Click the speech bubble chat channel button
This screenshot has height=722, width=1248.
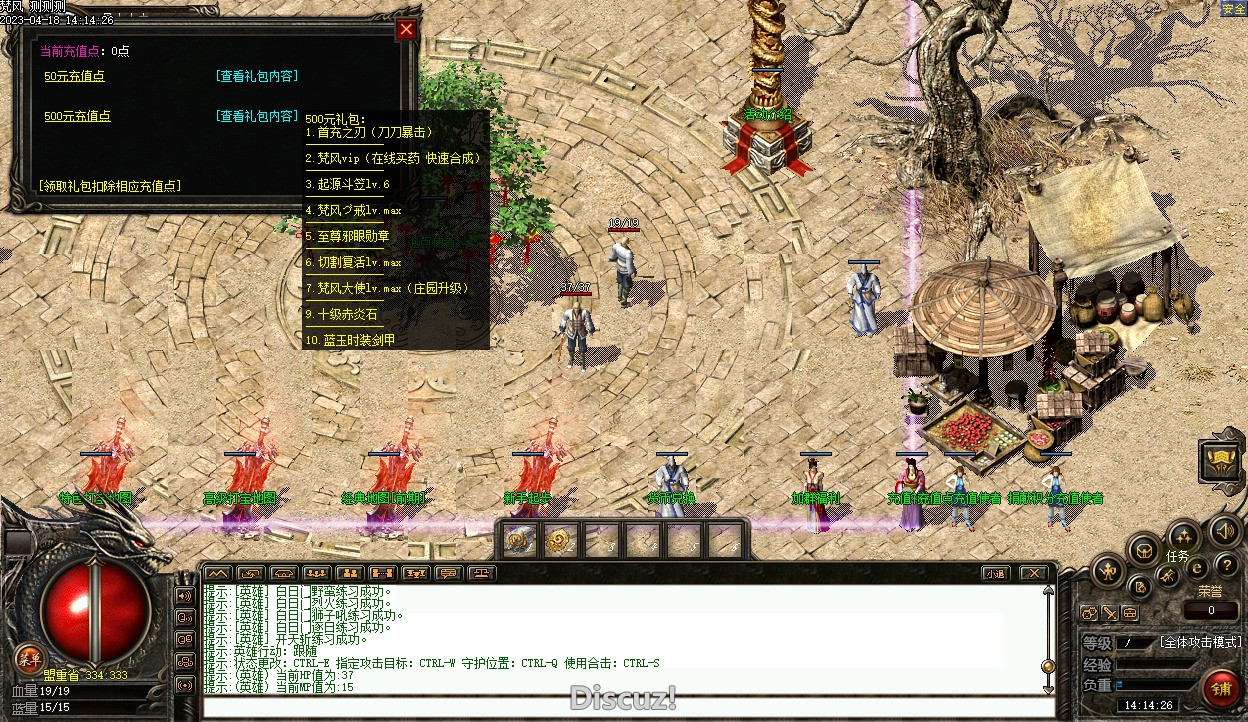(448, 574)
